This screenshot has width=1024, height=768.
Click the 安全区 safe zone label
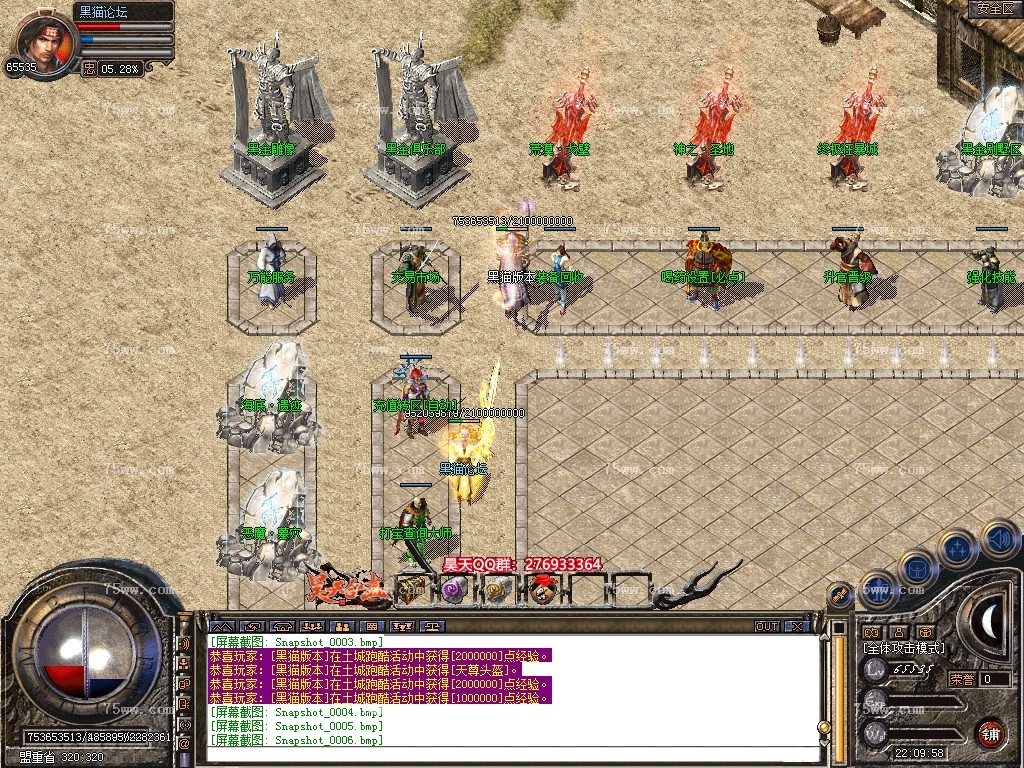[992, 9]
